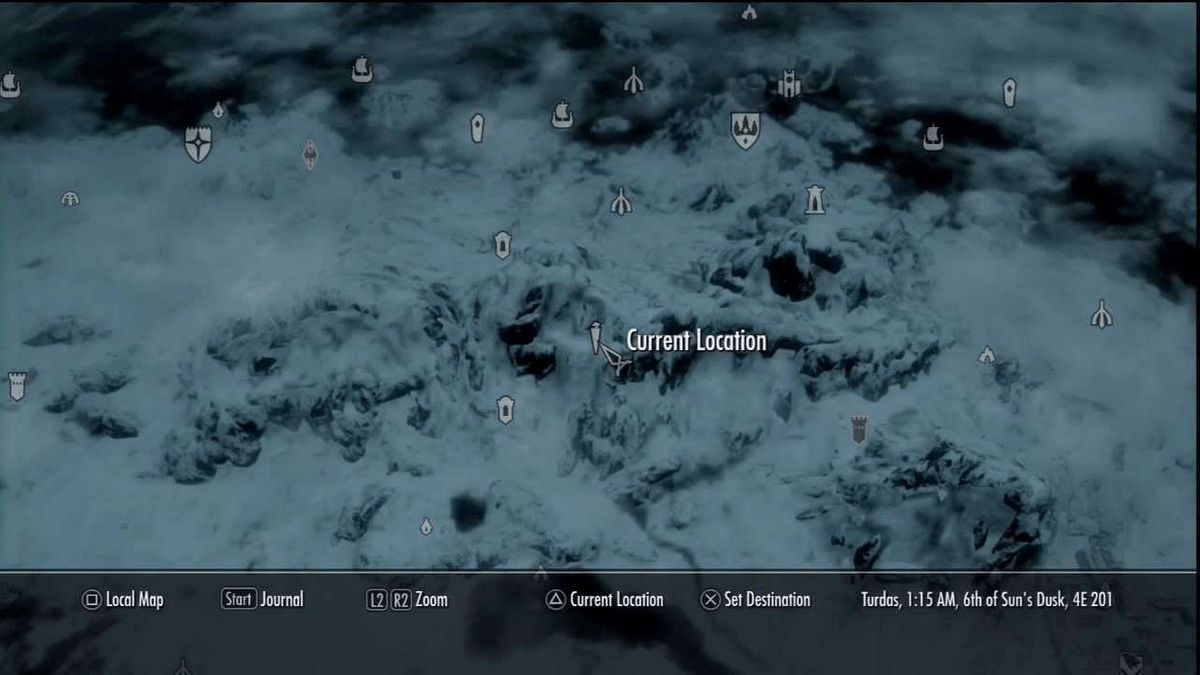The width and height of the screenshot is (1200, 675).
Task: Select the dome-shaped map marker
Action: (70, 199)
